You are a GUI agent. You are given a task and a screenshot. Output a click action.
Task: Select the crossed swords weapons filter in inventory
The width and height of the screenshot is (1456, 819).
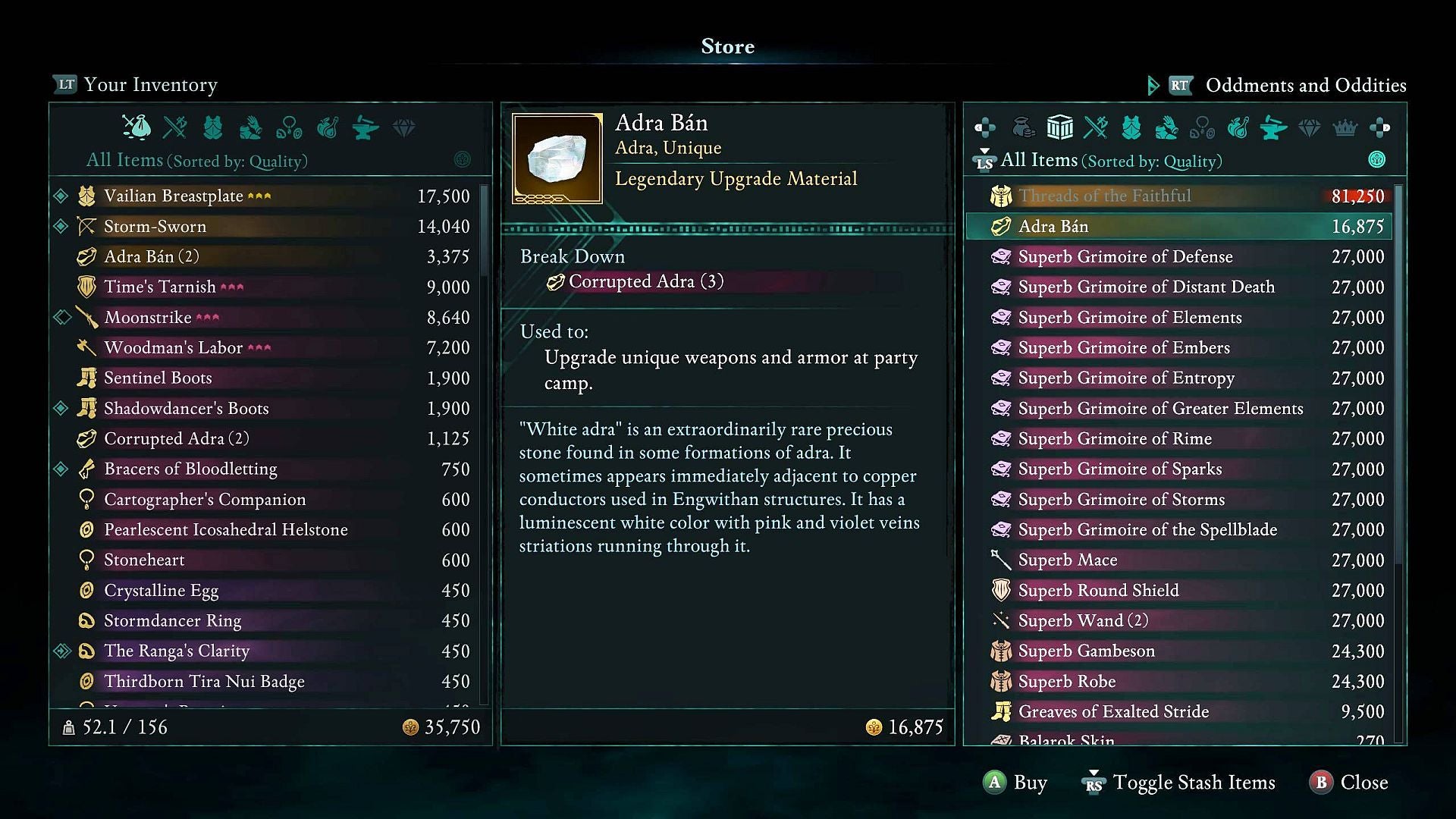tap(176, 129)
